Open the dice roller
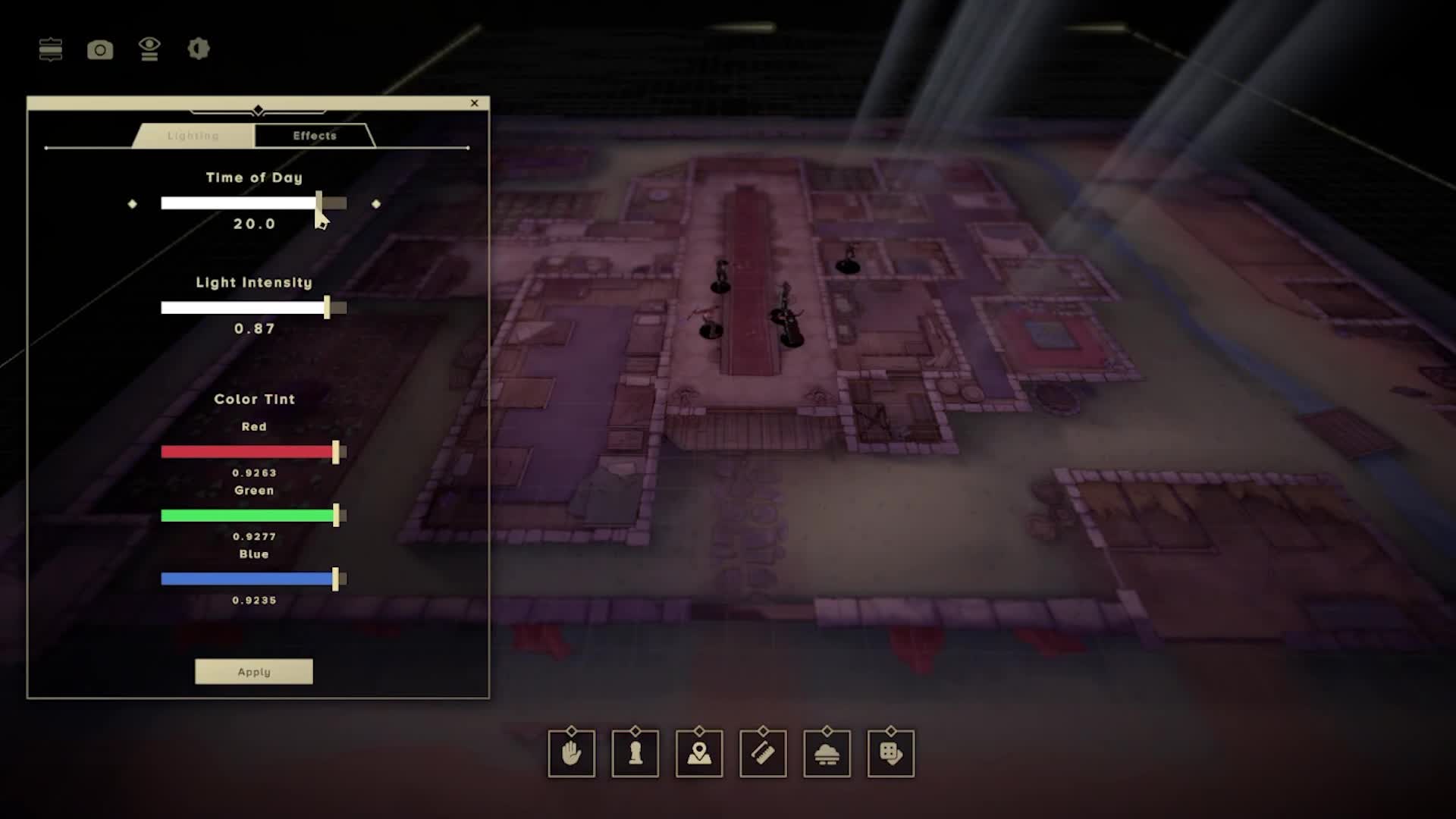1456x819 pixels. click(x=890, y=753)
